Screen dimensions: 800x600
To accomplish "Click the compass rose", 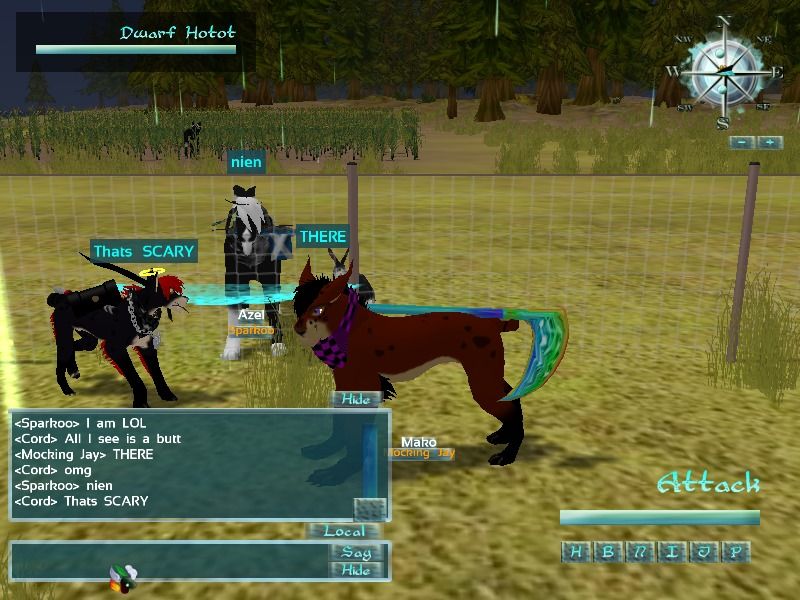I will pyautogui.click(x=723, y=72).
